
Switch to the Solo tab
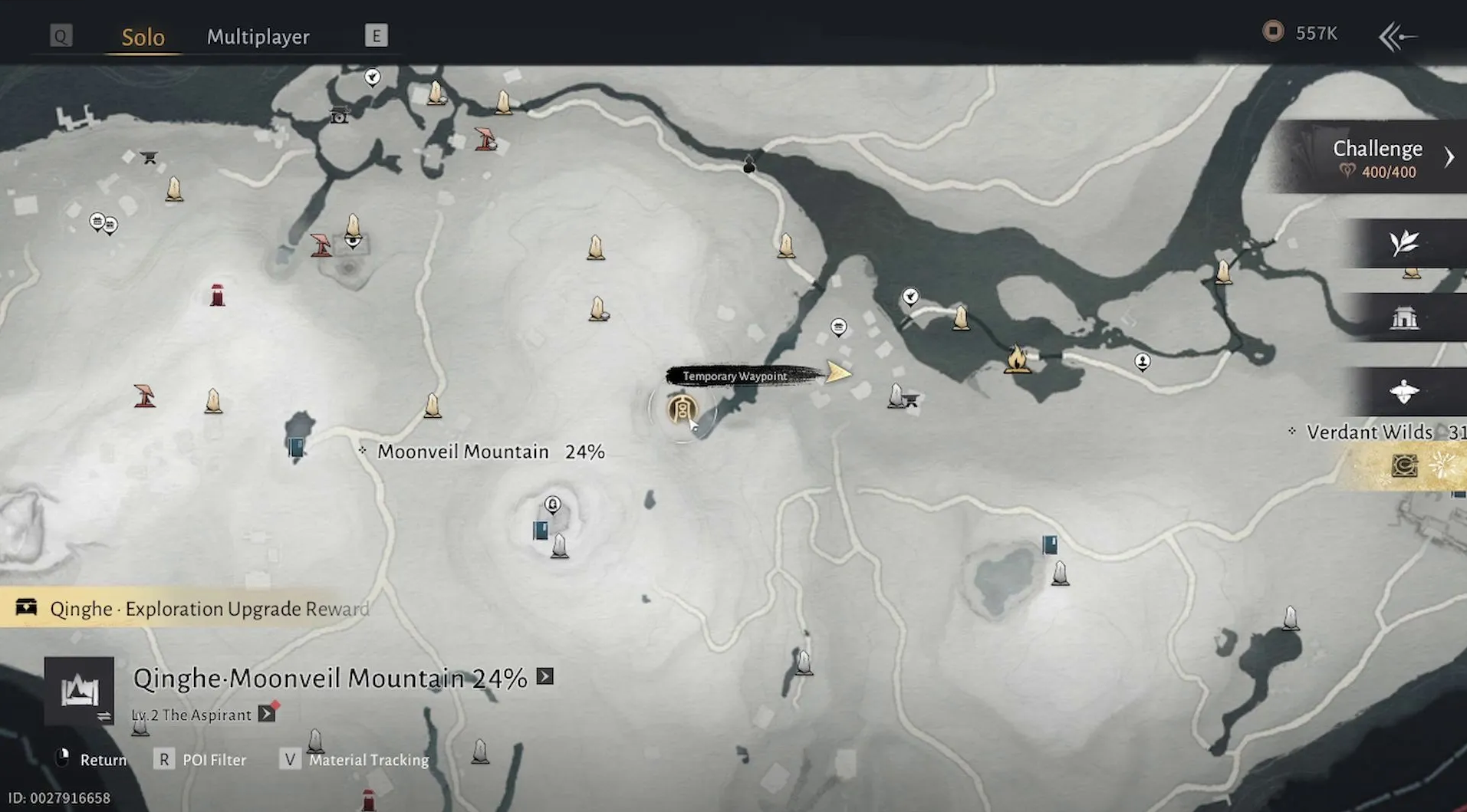pos(143,37)
